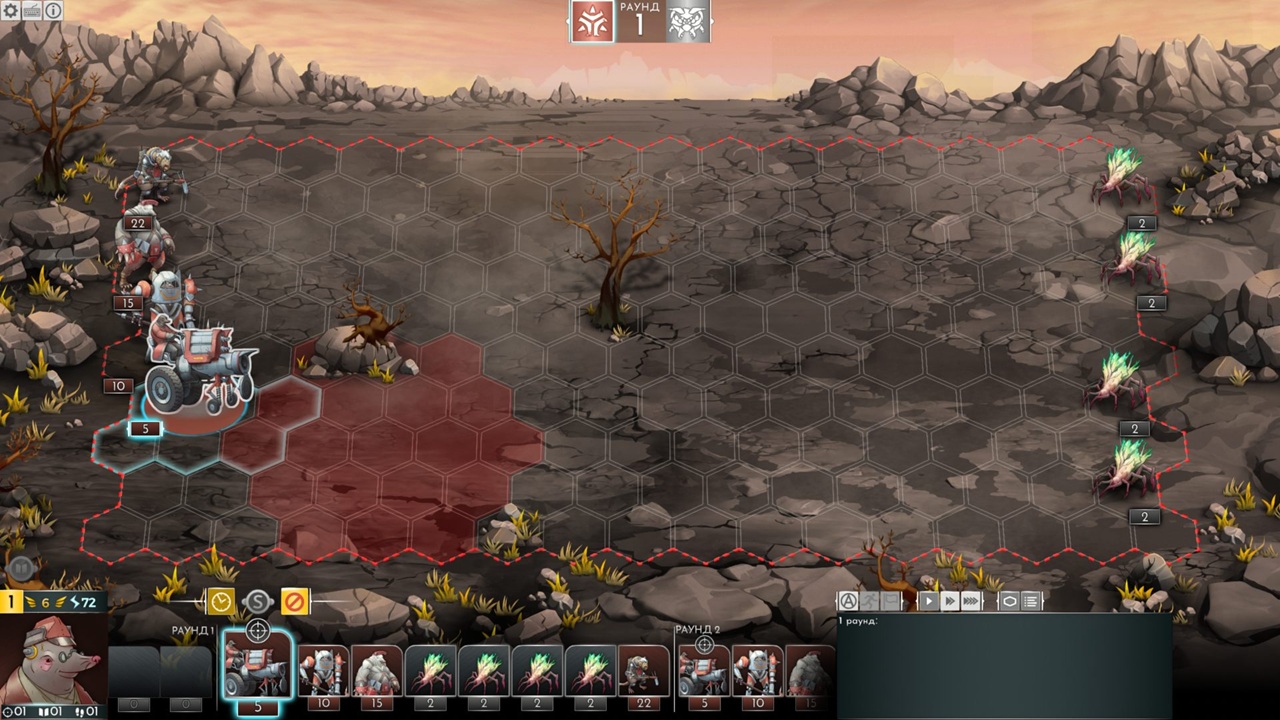
Task: Activate the round S special ability
Action: (x=258, y=601)
